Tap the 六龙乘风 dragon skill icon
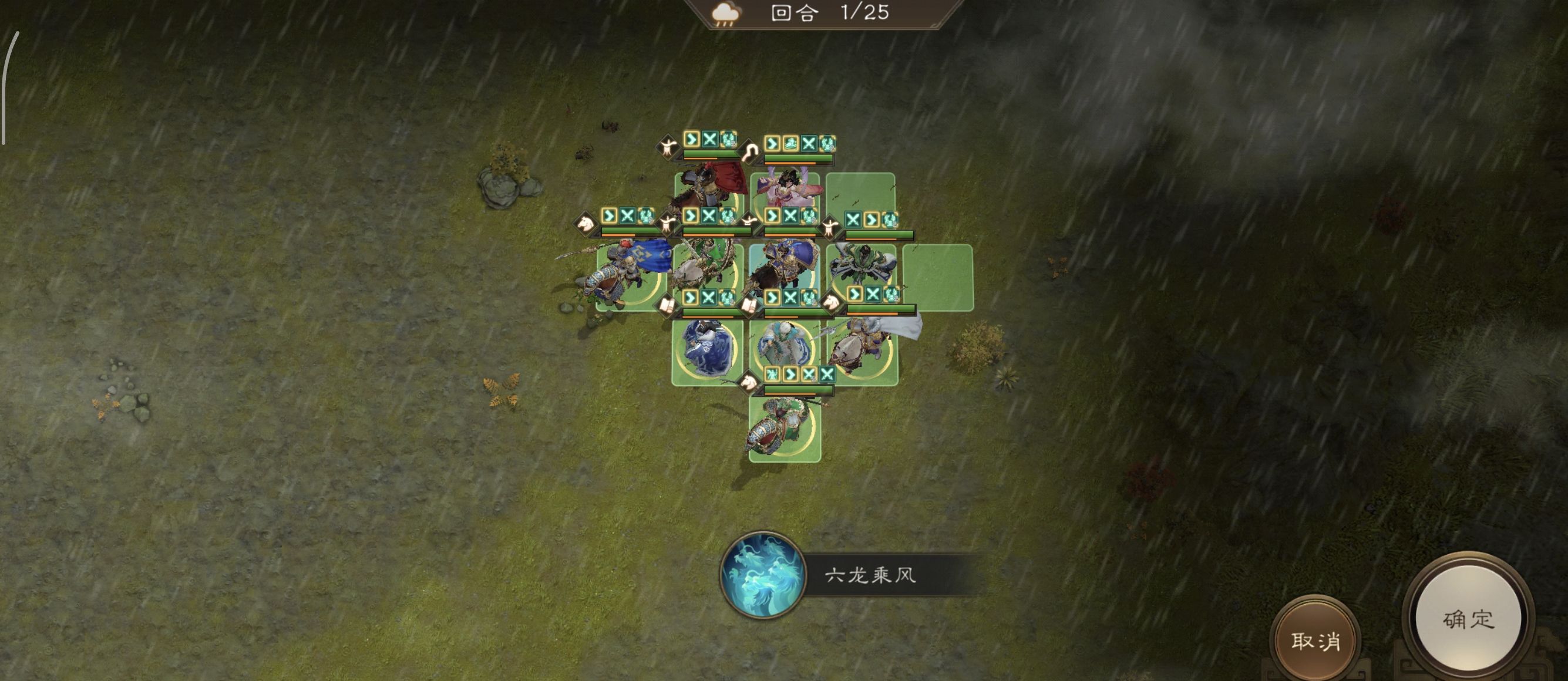Screen dimensions: 1568x681 tap(762, 575)
